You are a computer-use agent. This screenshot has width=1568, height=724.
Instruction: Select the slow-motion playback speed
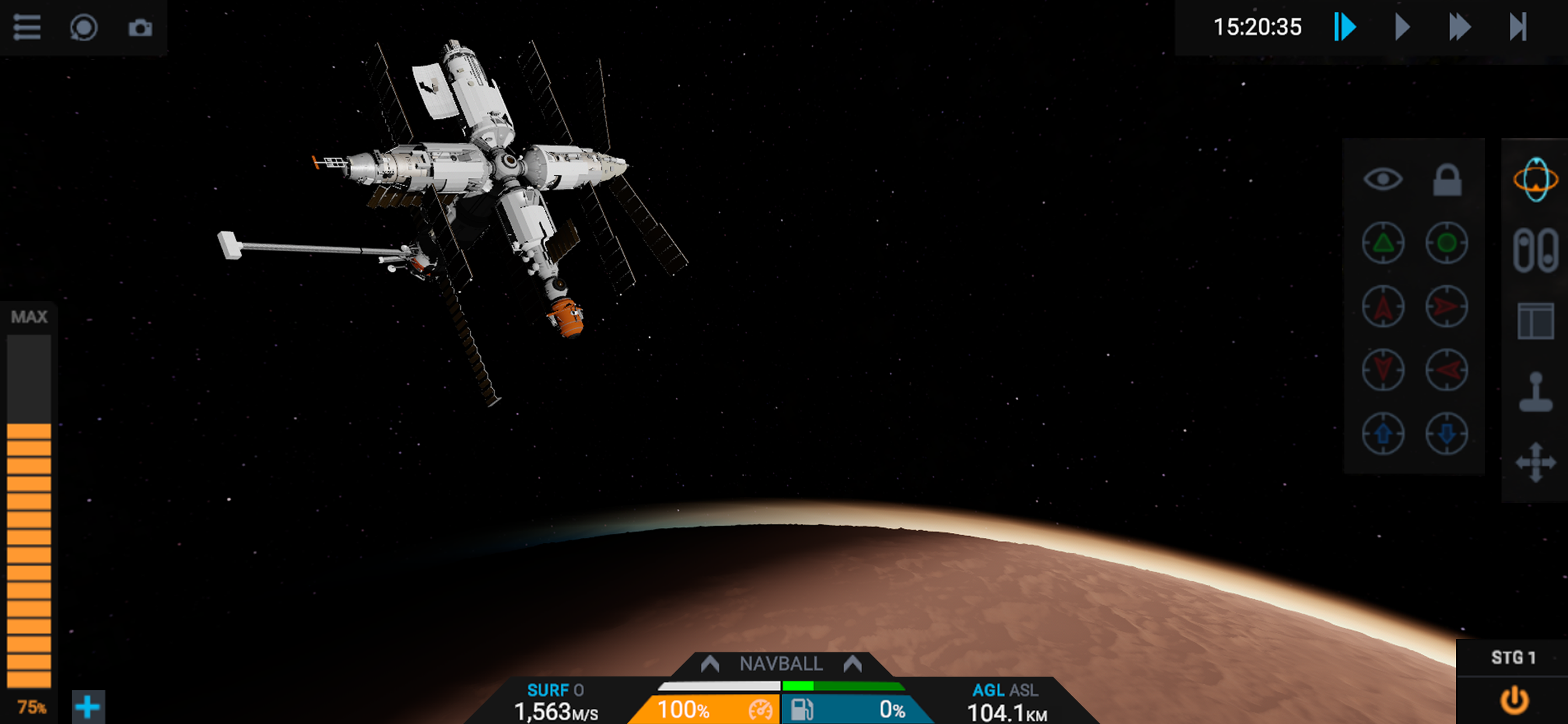(x=1345, y=27)
